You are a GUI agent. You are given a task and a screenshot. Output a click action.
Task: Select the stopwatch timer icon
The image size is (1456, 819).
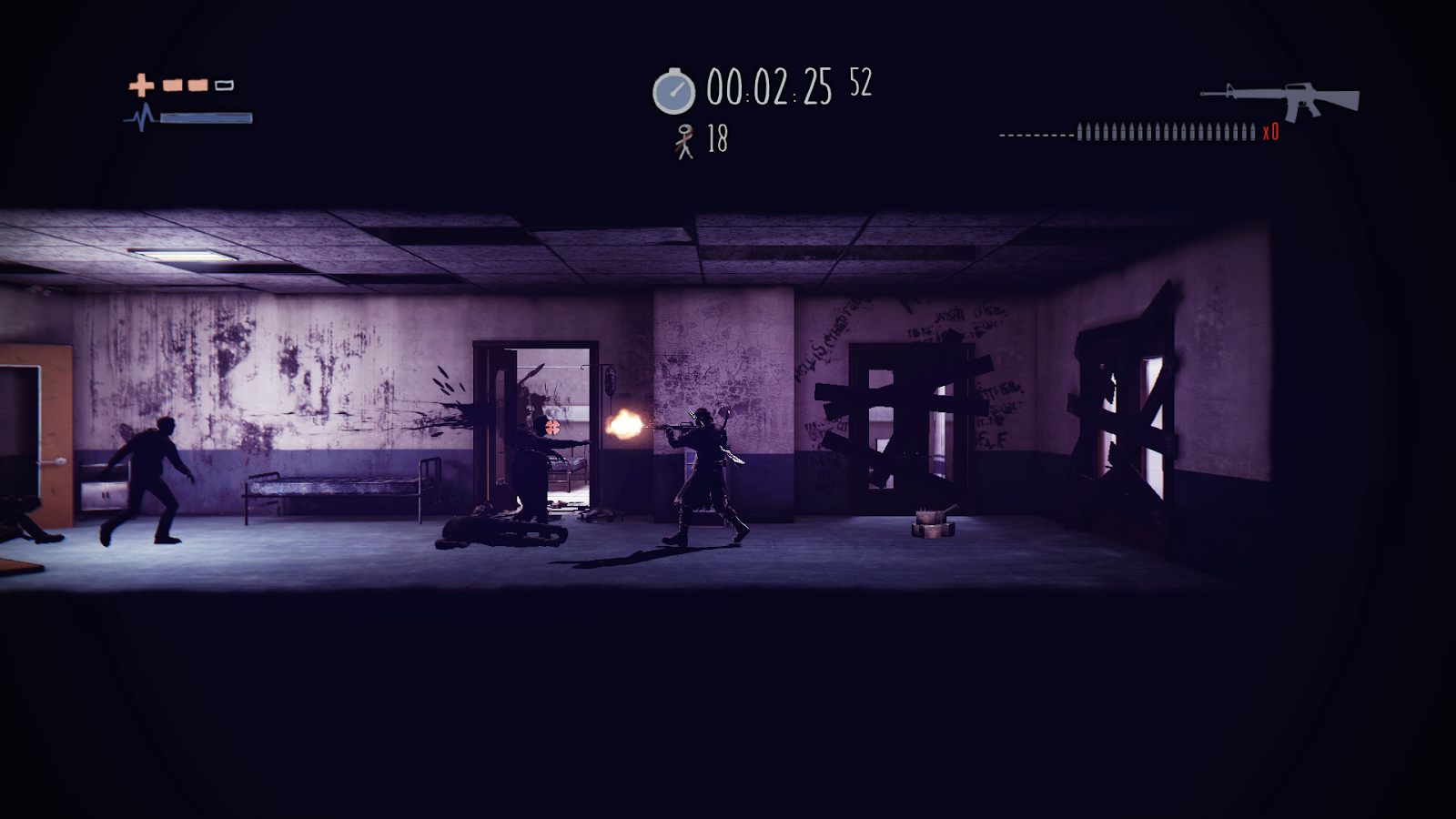(673, 89)
